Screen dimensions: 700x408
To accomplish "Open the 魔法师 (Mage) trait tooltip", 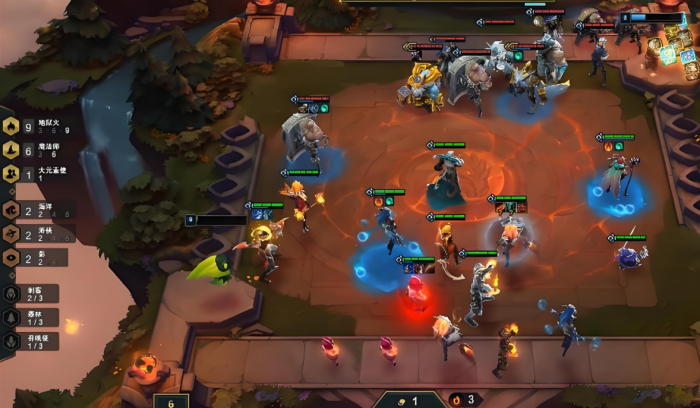I will [x=38, y=149].
